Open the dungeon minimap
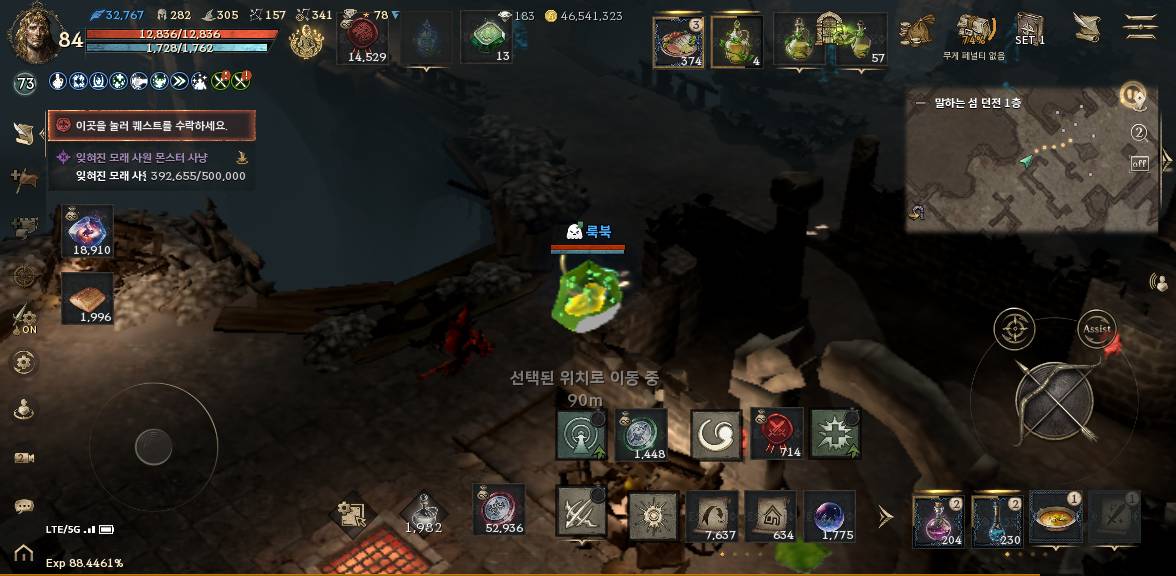This screenshot has height=576, width=1176. coord(1030,160)
